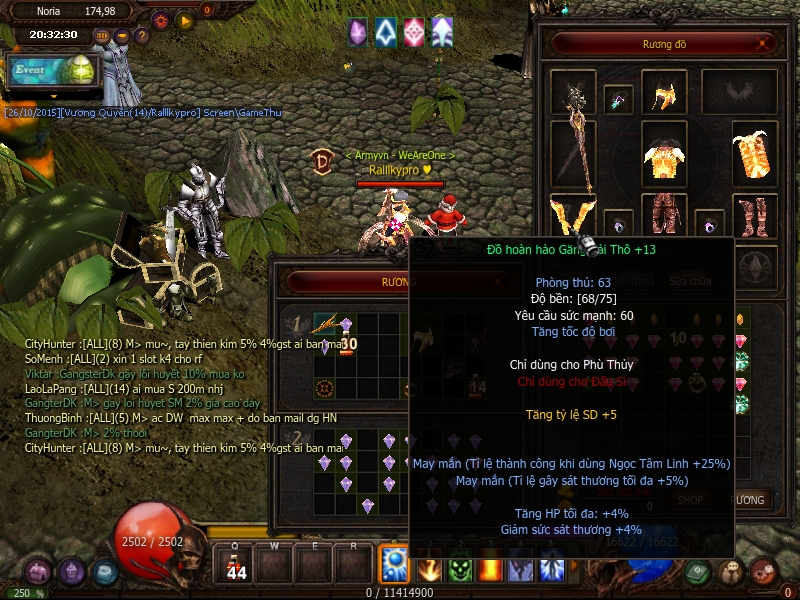The height and width of the screenshot is (600, 800).
Task: Activate the blue orb skill icon
Action: tap(394, 565)
